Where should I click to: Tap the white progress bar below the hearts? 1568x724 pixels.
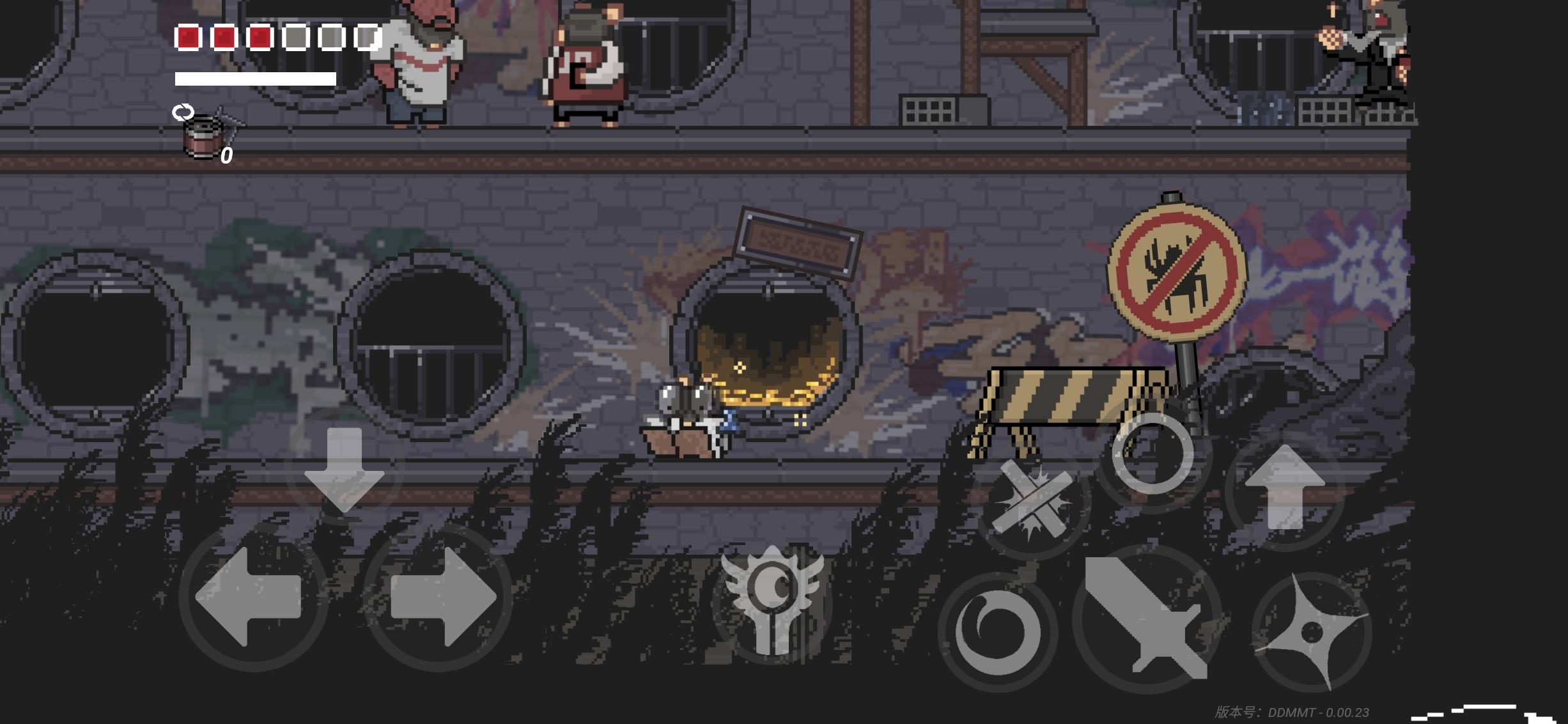click(255, 78)
